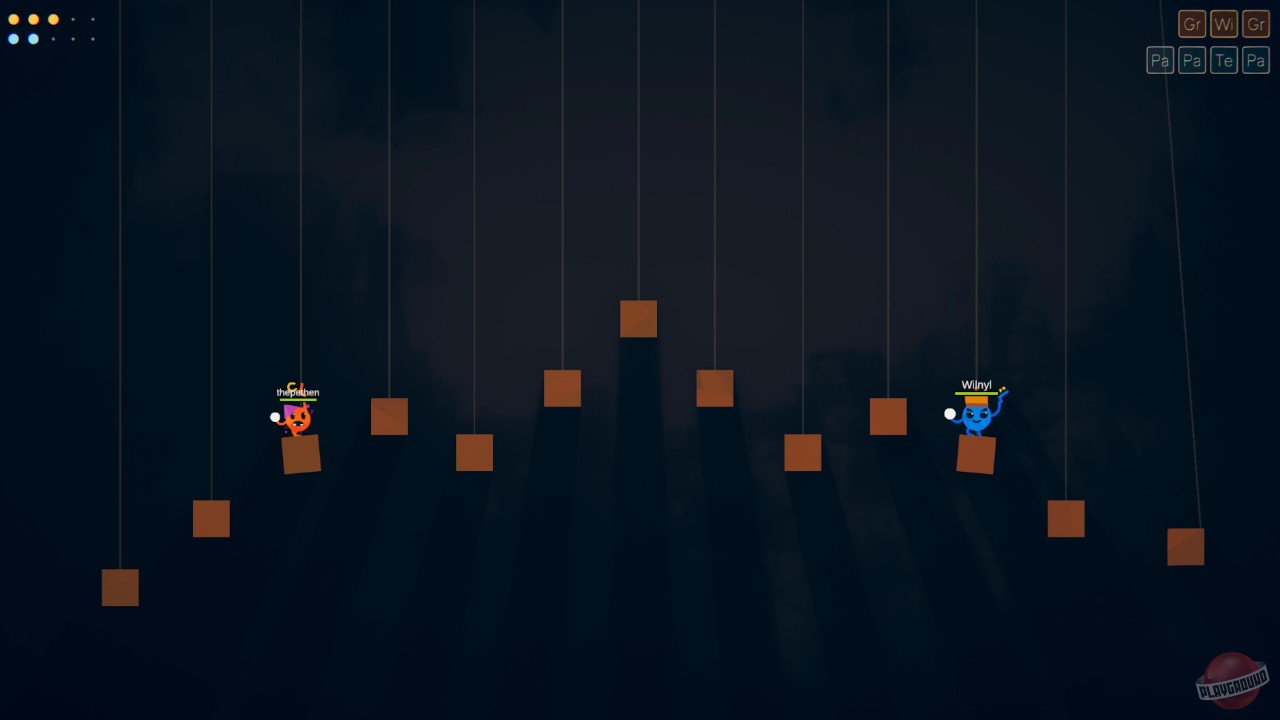Toggle the first orange score dot

coord(14,18)
